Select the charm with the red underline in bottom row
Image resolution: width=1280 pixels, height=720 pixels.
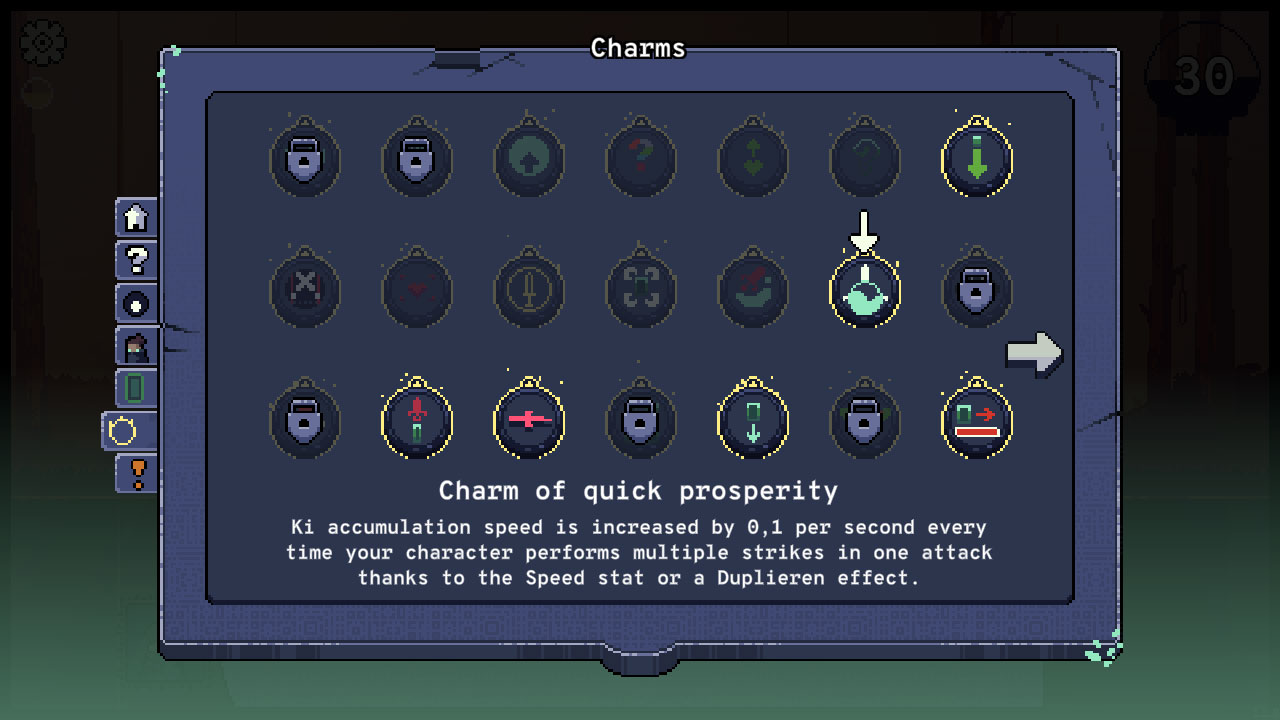[977, 421]
